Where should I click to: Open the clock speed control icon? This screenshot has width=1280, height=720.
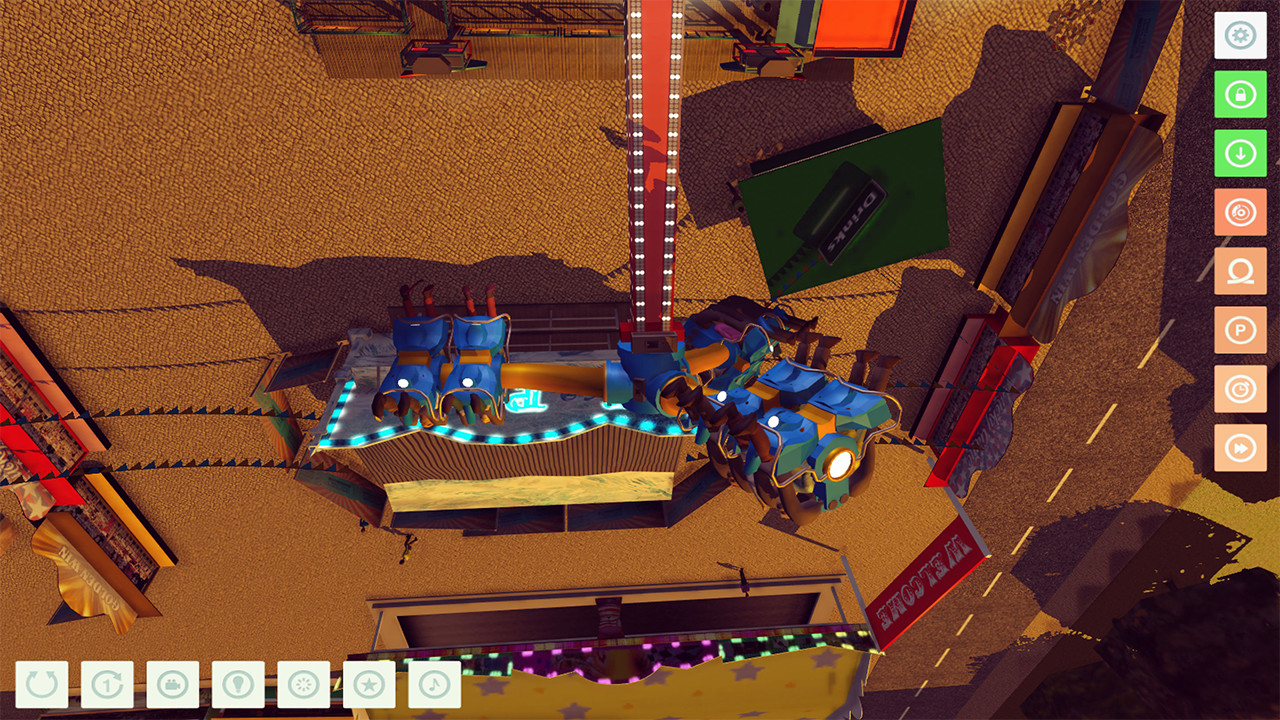point(1239,389)
